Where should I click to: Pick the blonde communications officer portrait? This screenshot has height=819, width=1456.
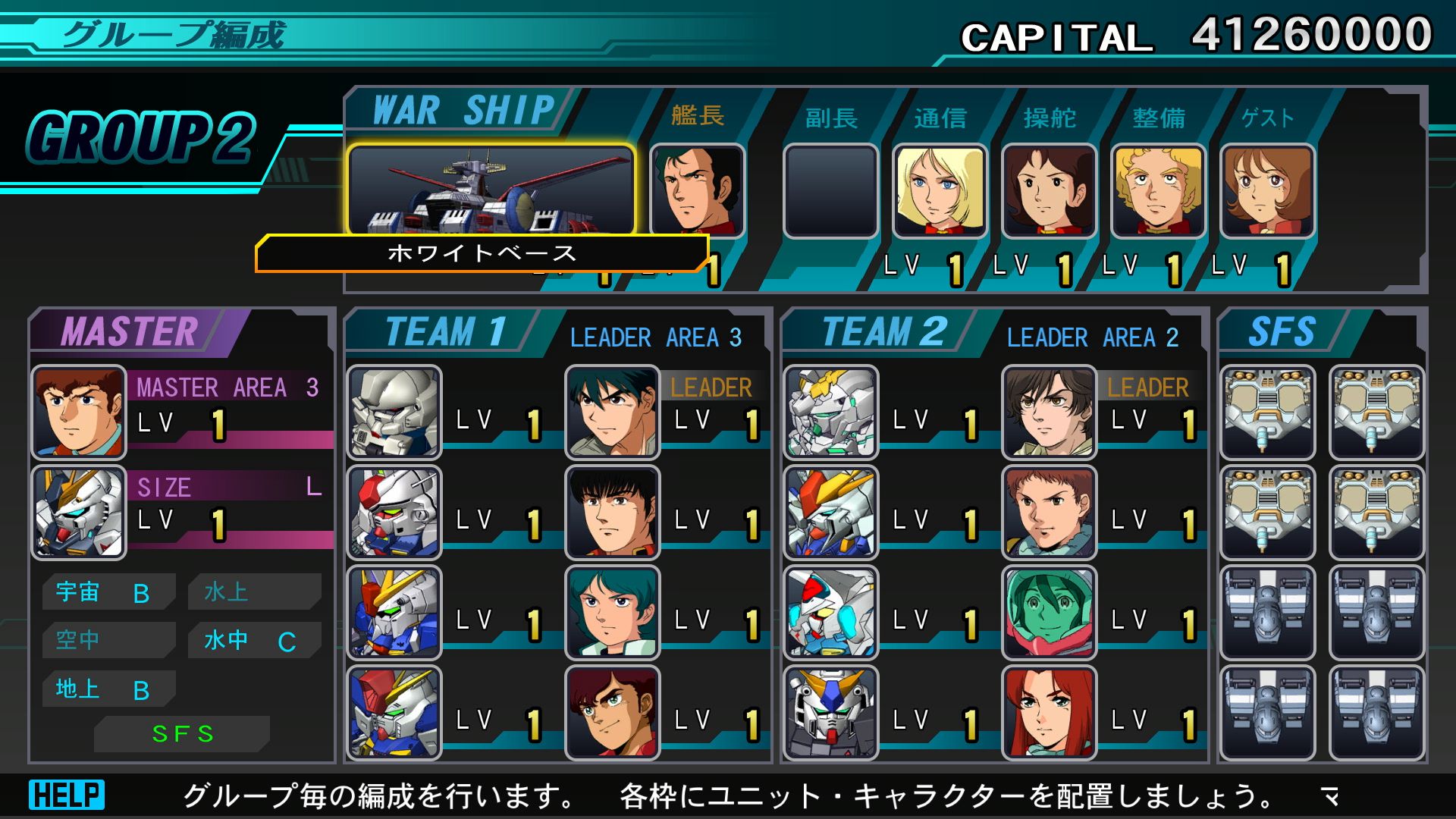[940, 191]
